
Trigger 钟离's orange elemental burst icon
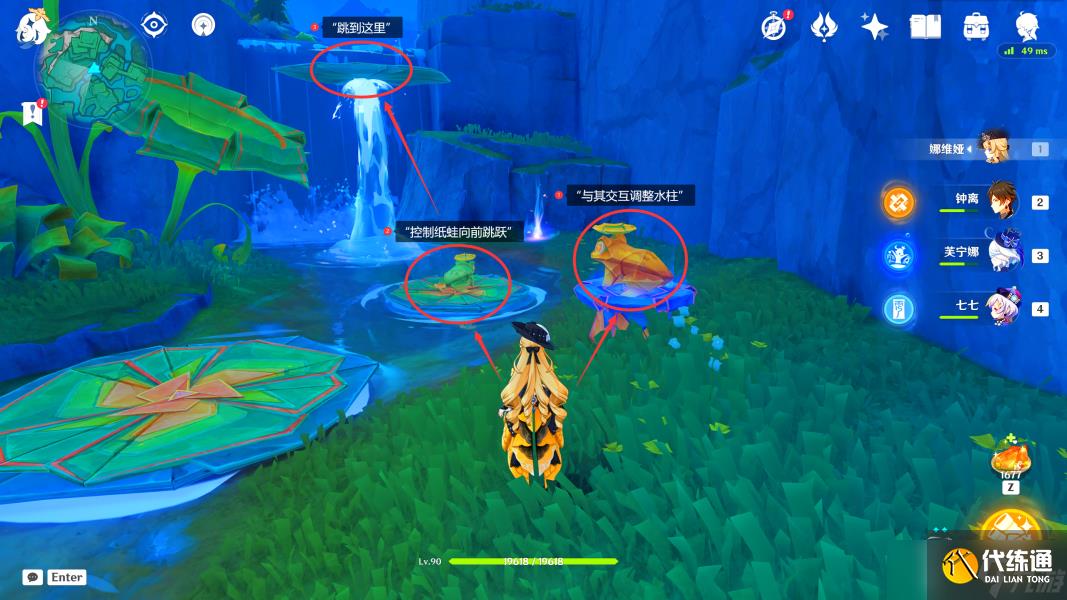[x=898, y=202]
